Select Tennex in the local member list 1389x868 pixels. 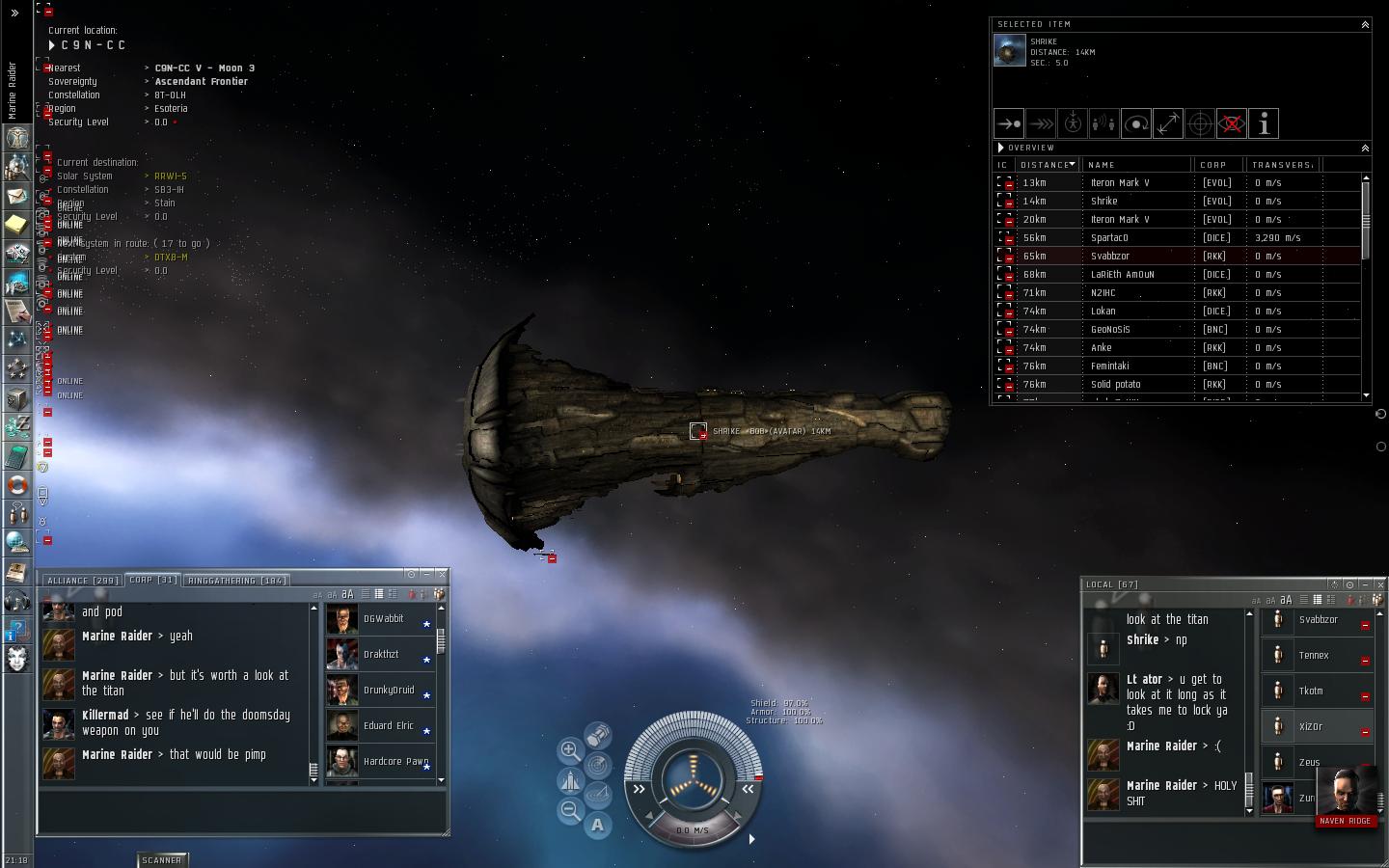[1314, 656]
